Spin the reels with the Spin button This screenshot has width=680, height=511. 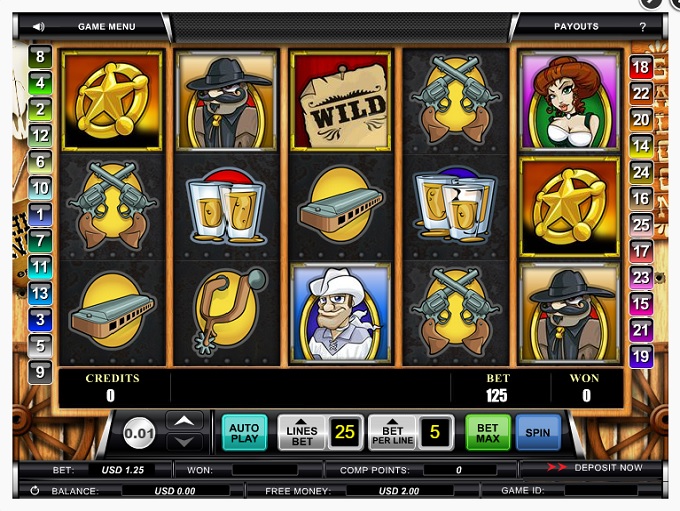pos(538,433)
